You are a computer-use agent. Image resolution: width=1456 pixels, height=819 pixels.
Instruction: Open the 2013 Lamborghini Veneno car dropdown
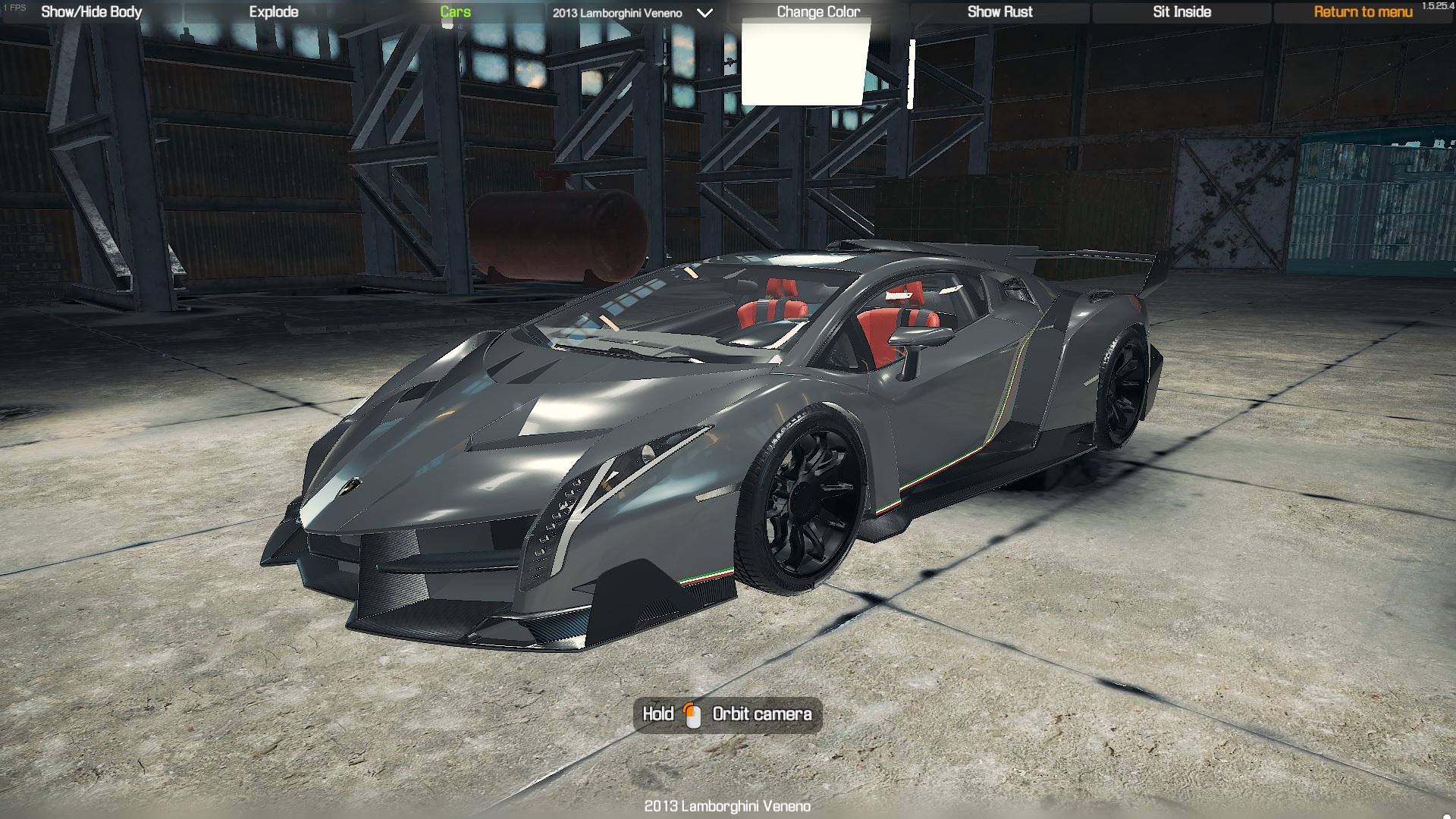[632, 13]
